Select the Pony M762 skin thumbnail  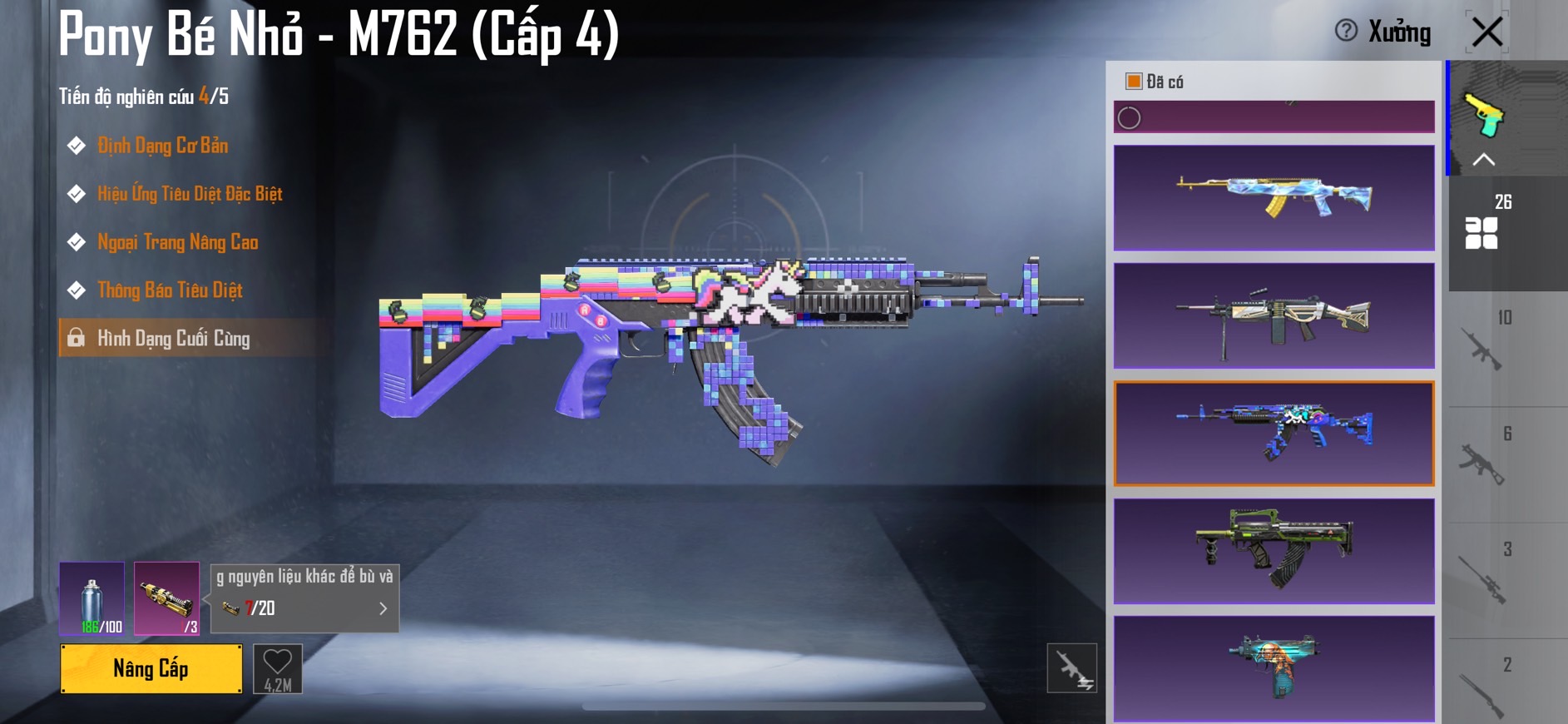coord(1274,434)
